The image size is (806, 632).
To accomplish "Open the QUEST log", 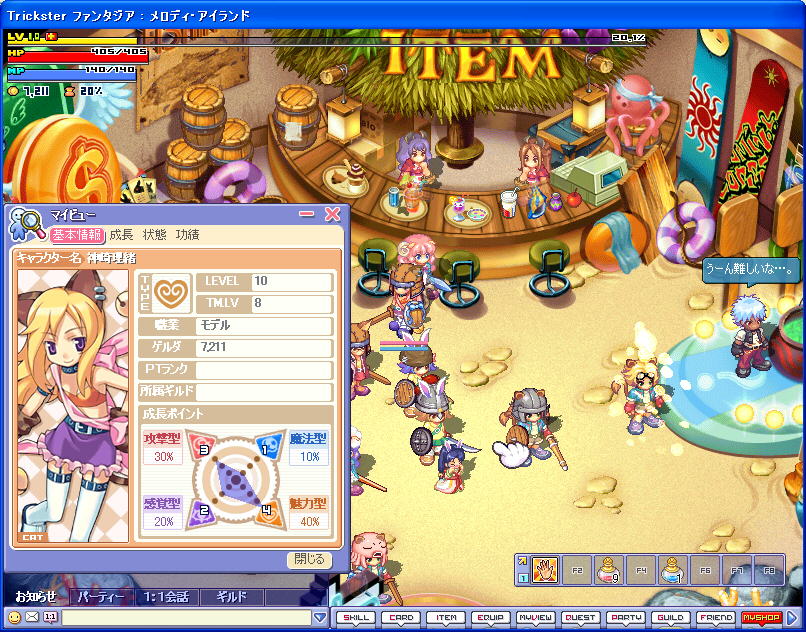I will click(580, 618).
